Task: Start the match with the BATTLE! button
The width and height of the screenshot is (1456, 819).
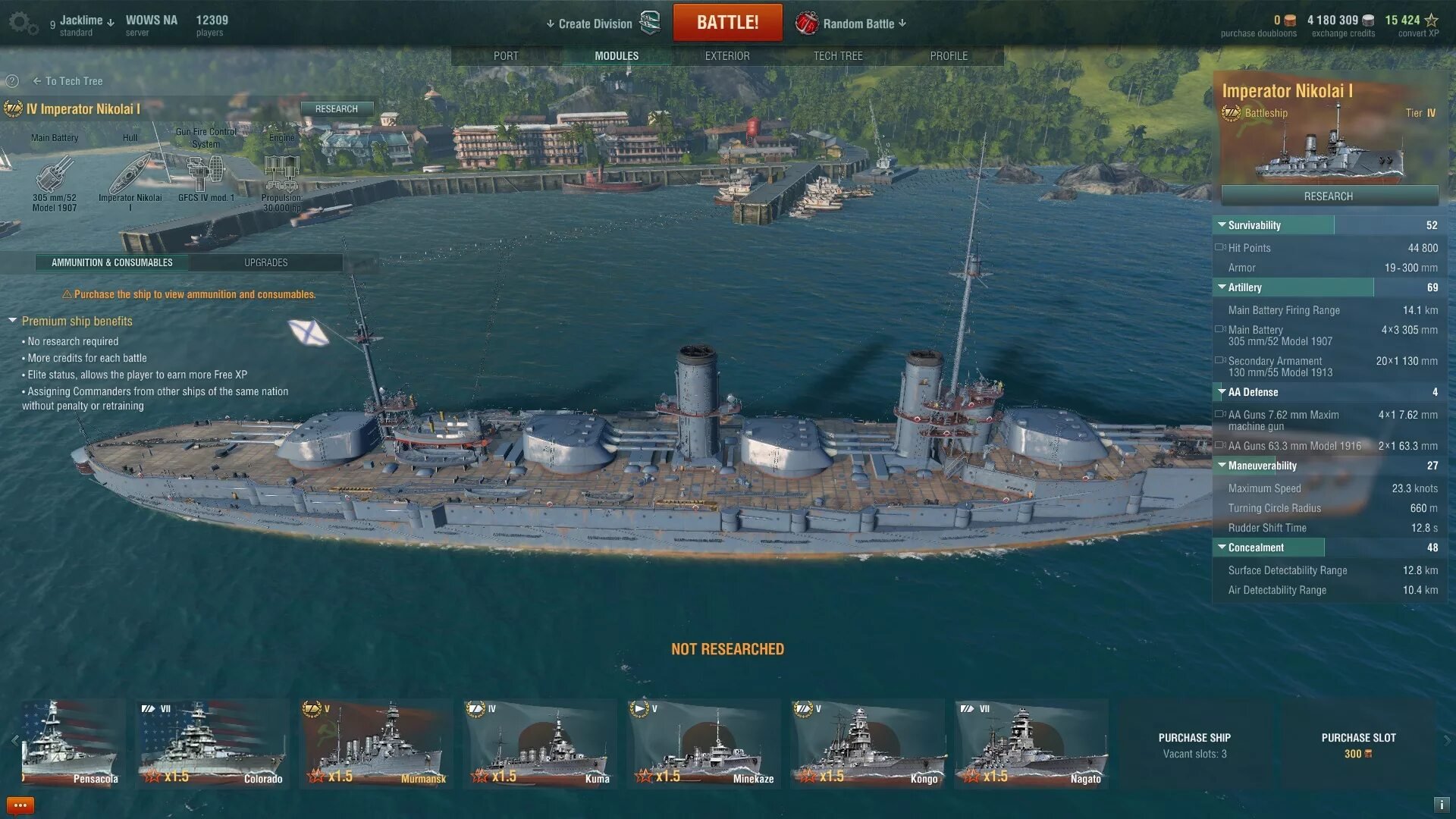Action: coord(726,23)
